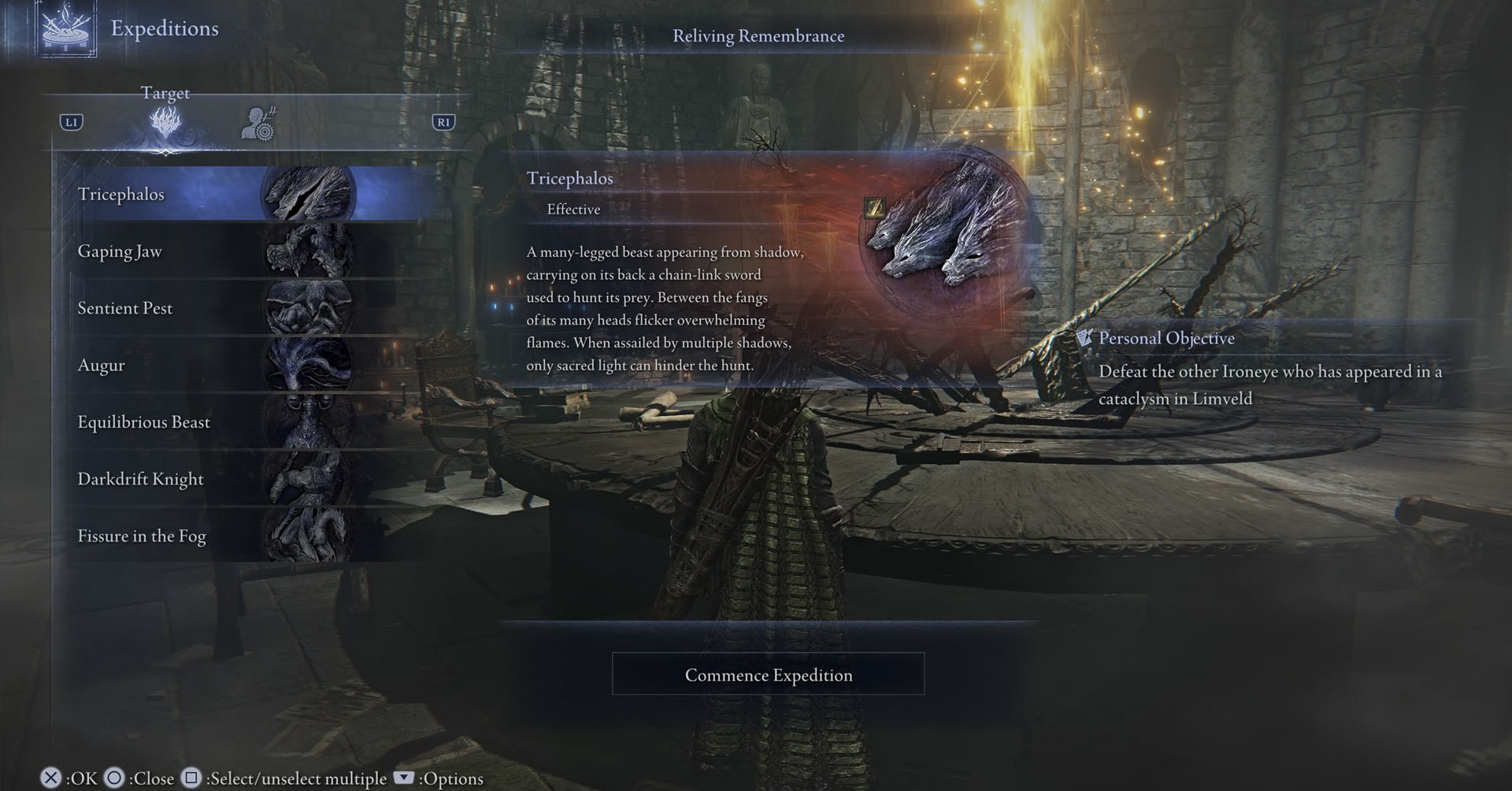Click the L1 shoulder button prompt icon
The height and width of the screenshot is (791, 1512).
[x=72, y=122]
